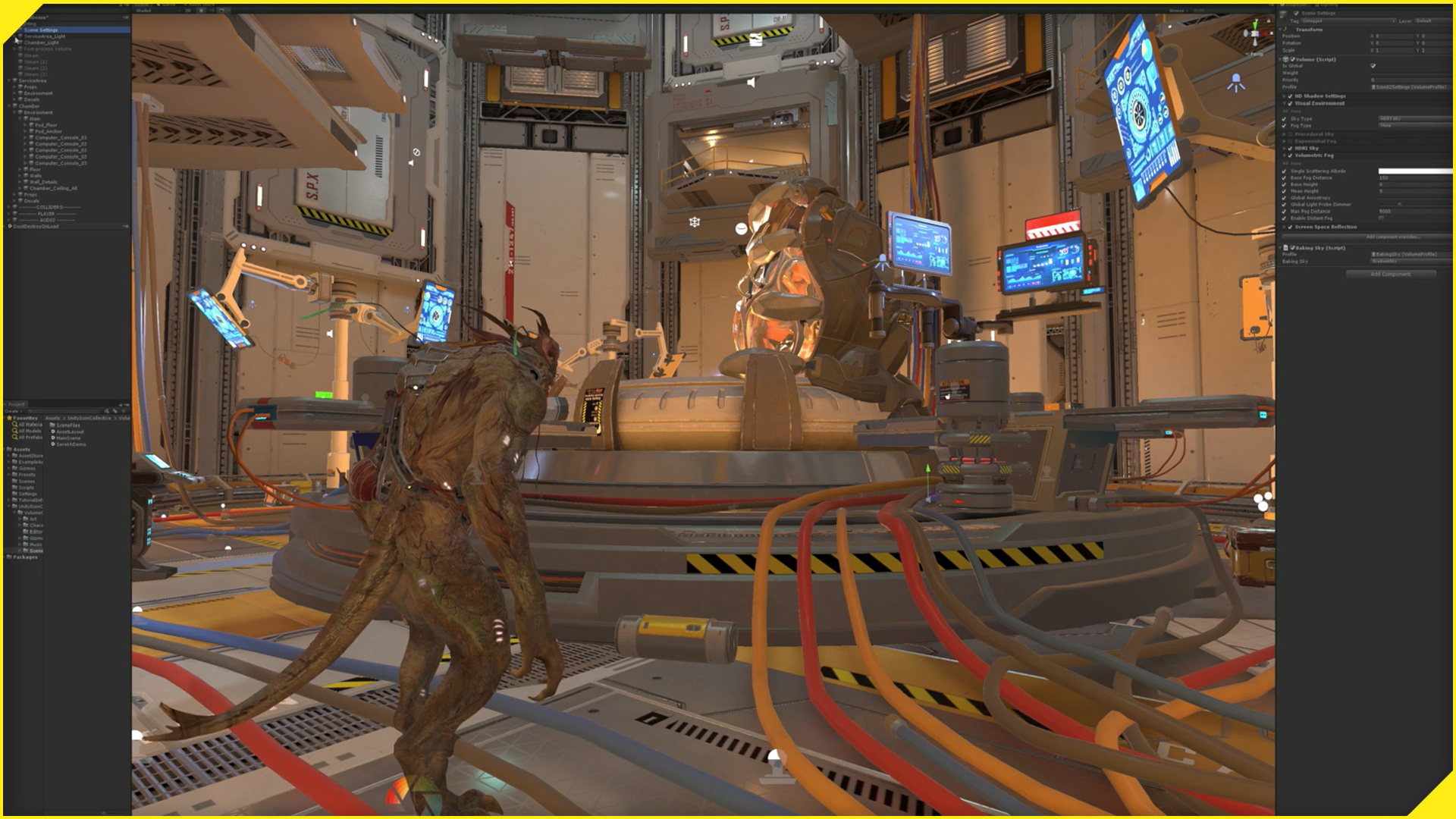Select the Scene Settings item in the hierarchy

(x=39, y=30)
